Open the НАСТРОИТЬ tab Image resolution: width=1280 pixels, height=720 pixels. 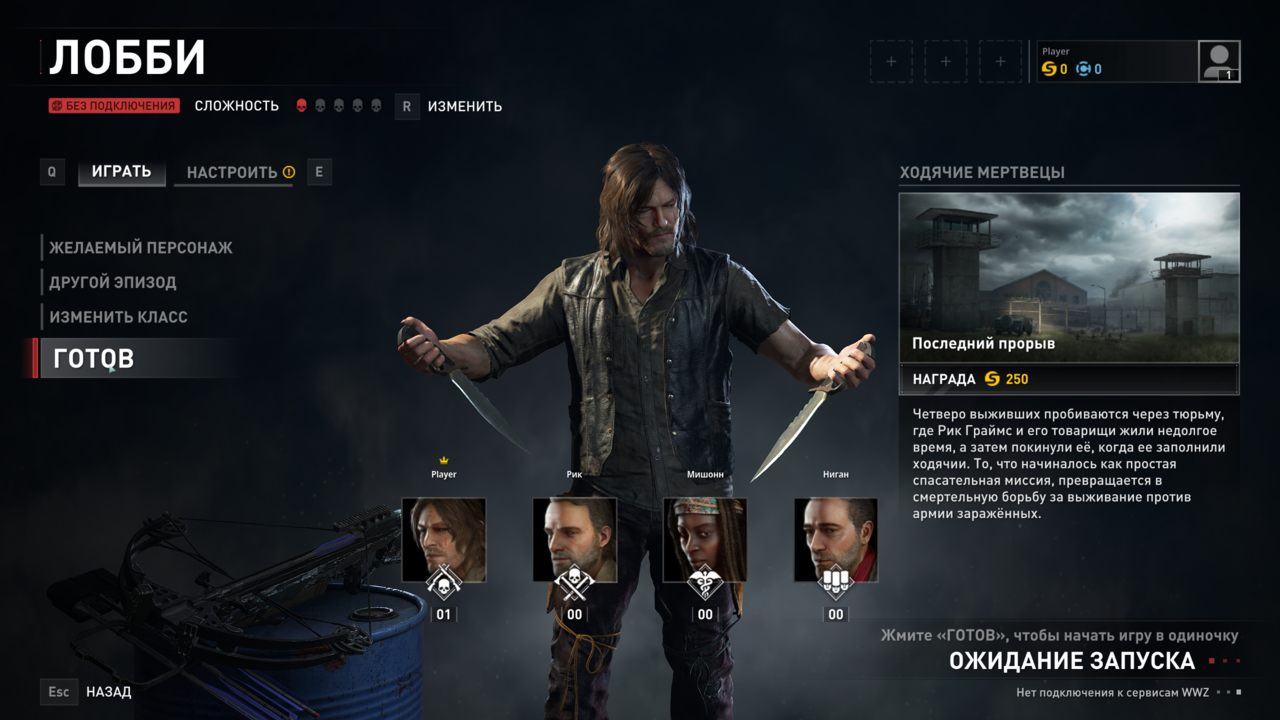tap(232, 172)
